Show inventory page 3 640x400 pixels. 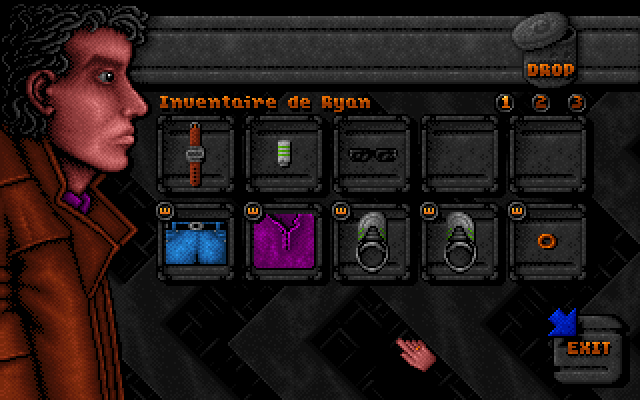[576, 103]
